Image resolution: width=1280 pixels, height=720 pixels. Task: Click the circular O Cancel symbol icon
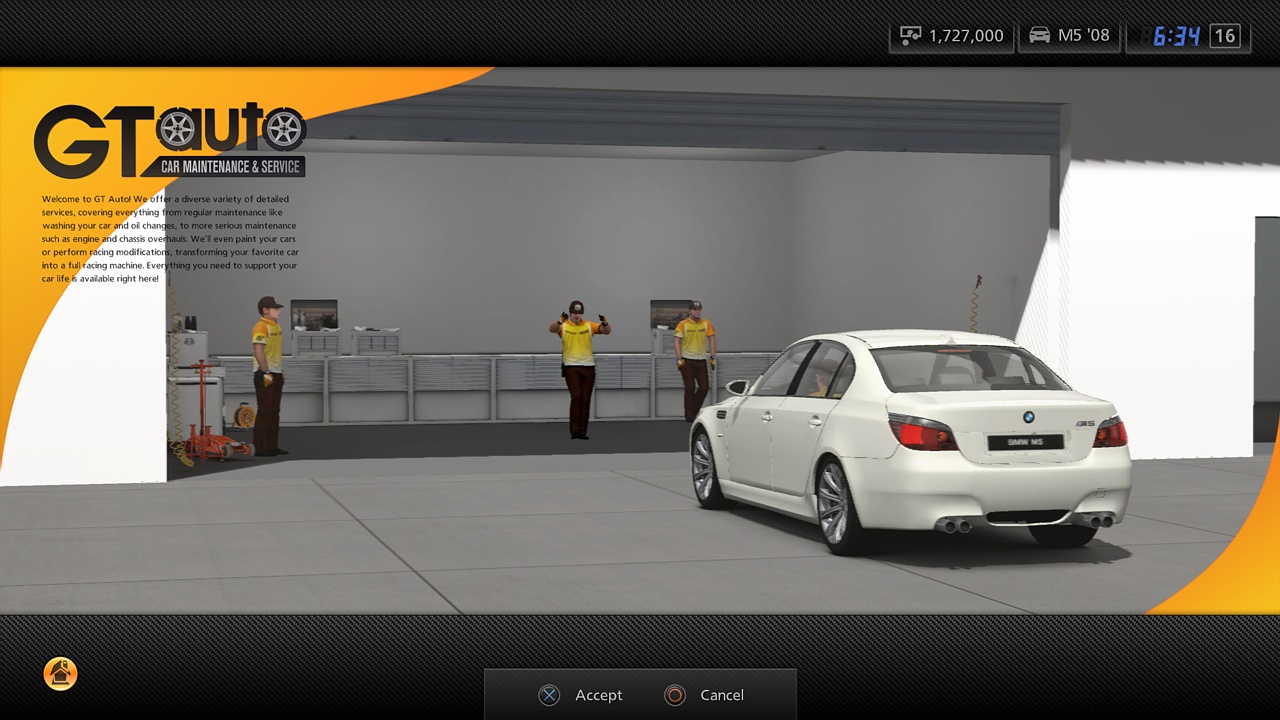(674, 695)
